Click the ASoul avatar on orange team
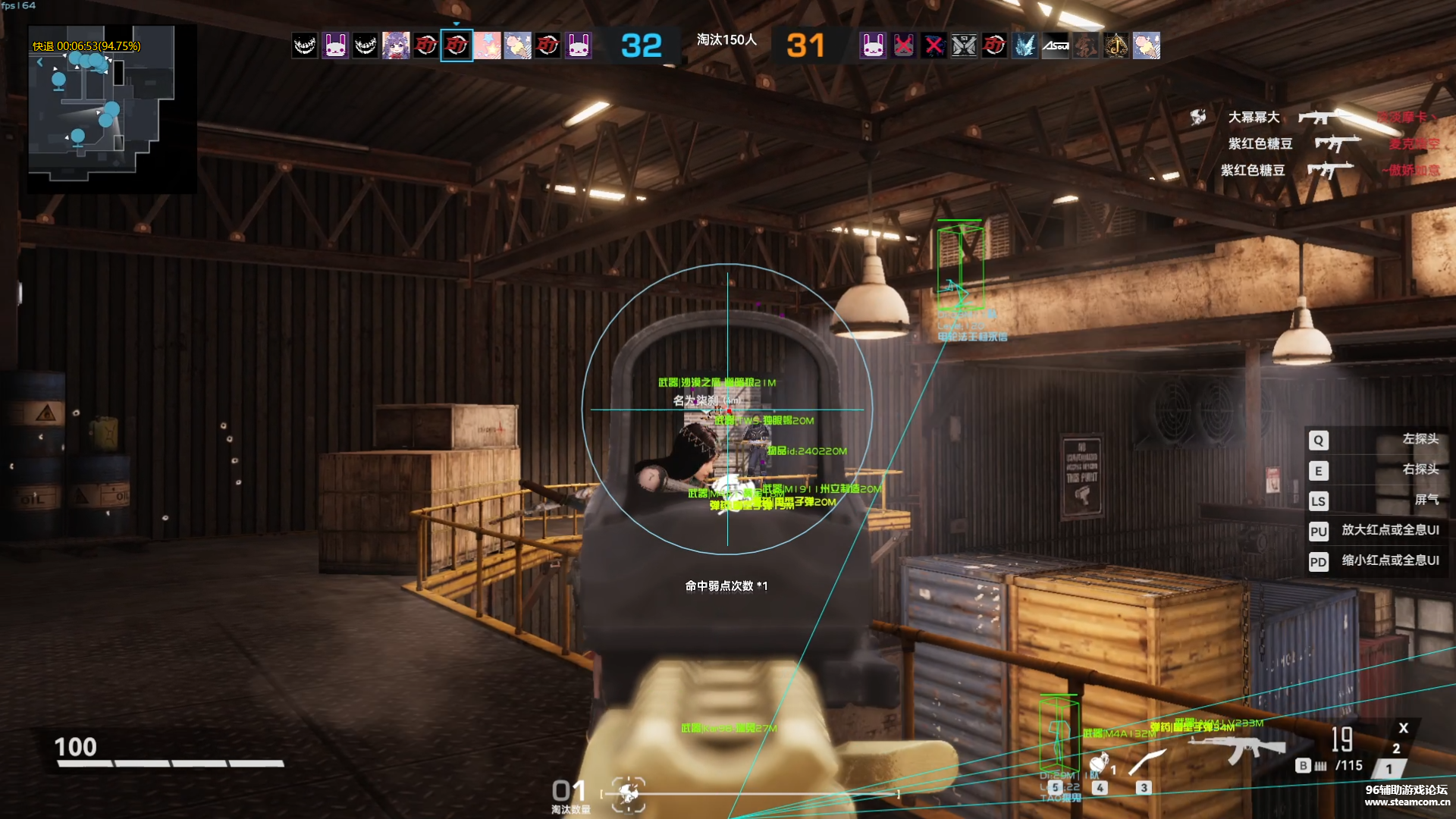 (1056, 46)
